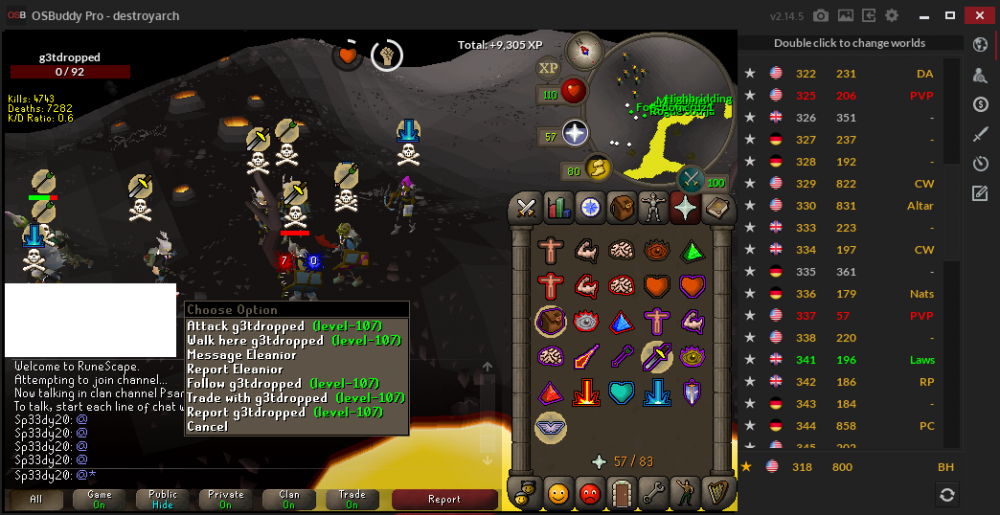Click the quick-prayer orb showing 57
Viewport: 1000px width, 515px height.
[576, 133]
